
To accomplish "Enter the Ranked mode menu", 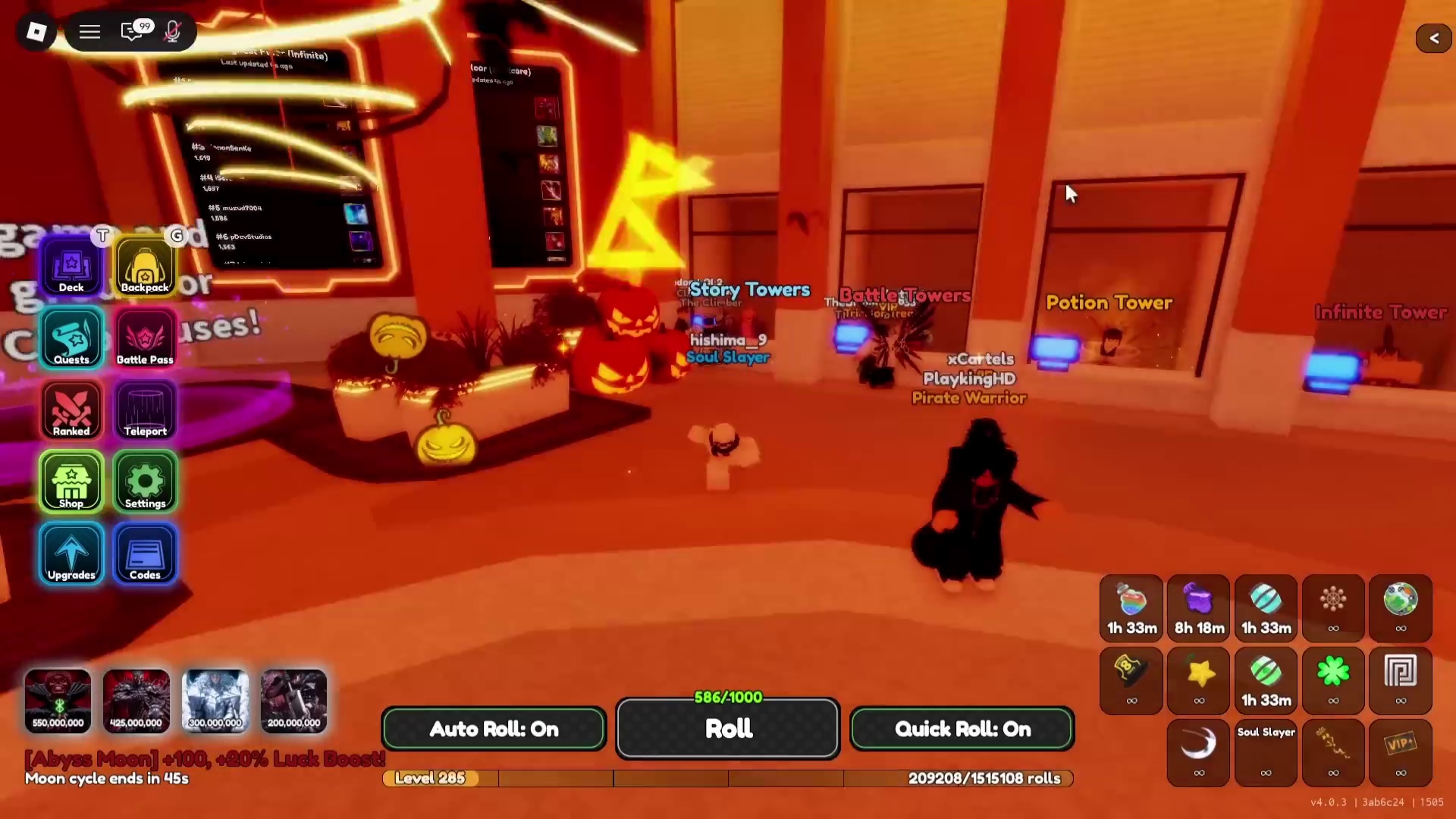I will (71, 410).
